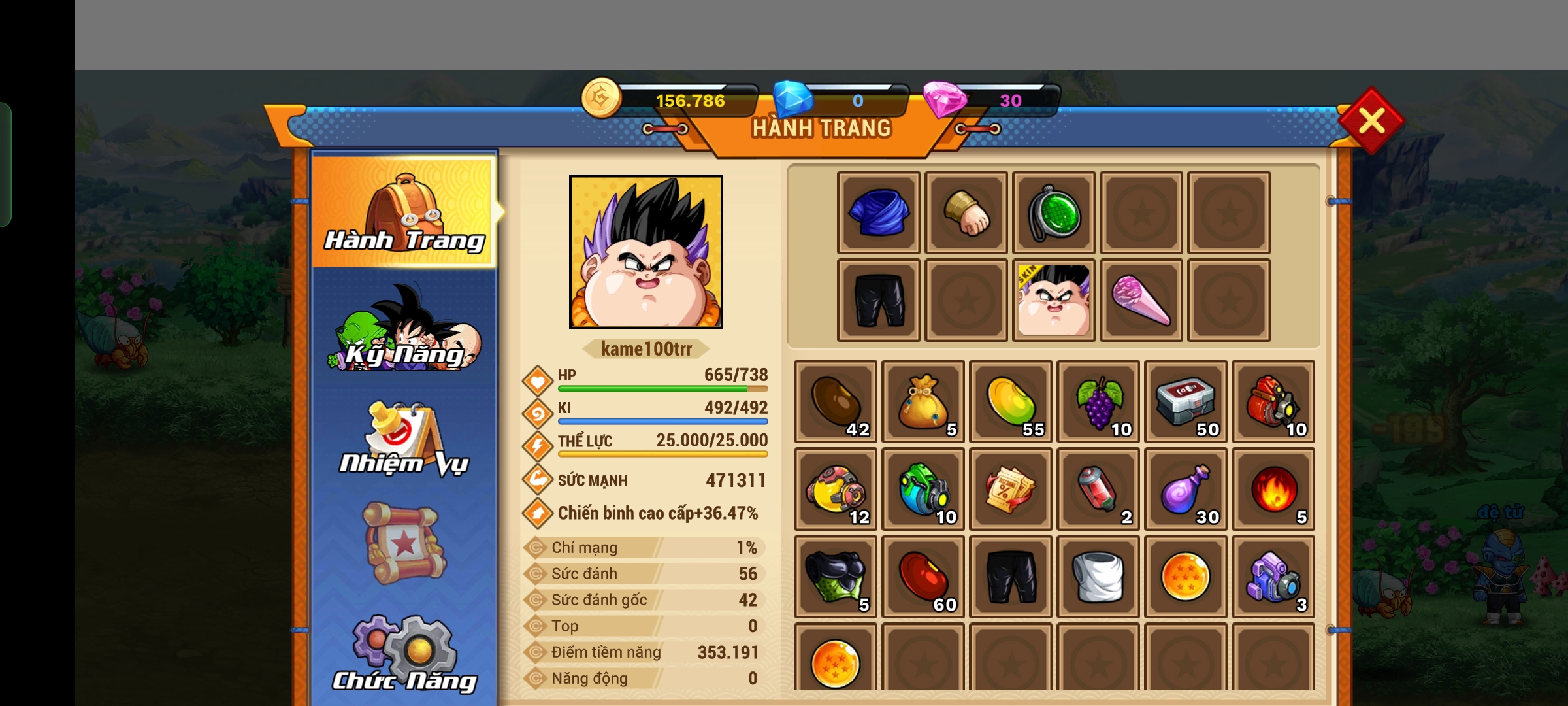Open the gold money bag item
The image size is (1568, 706).
pos(923,401)
